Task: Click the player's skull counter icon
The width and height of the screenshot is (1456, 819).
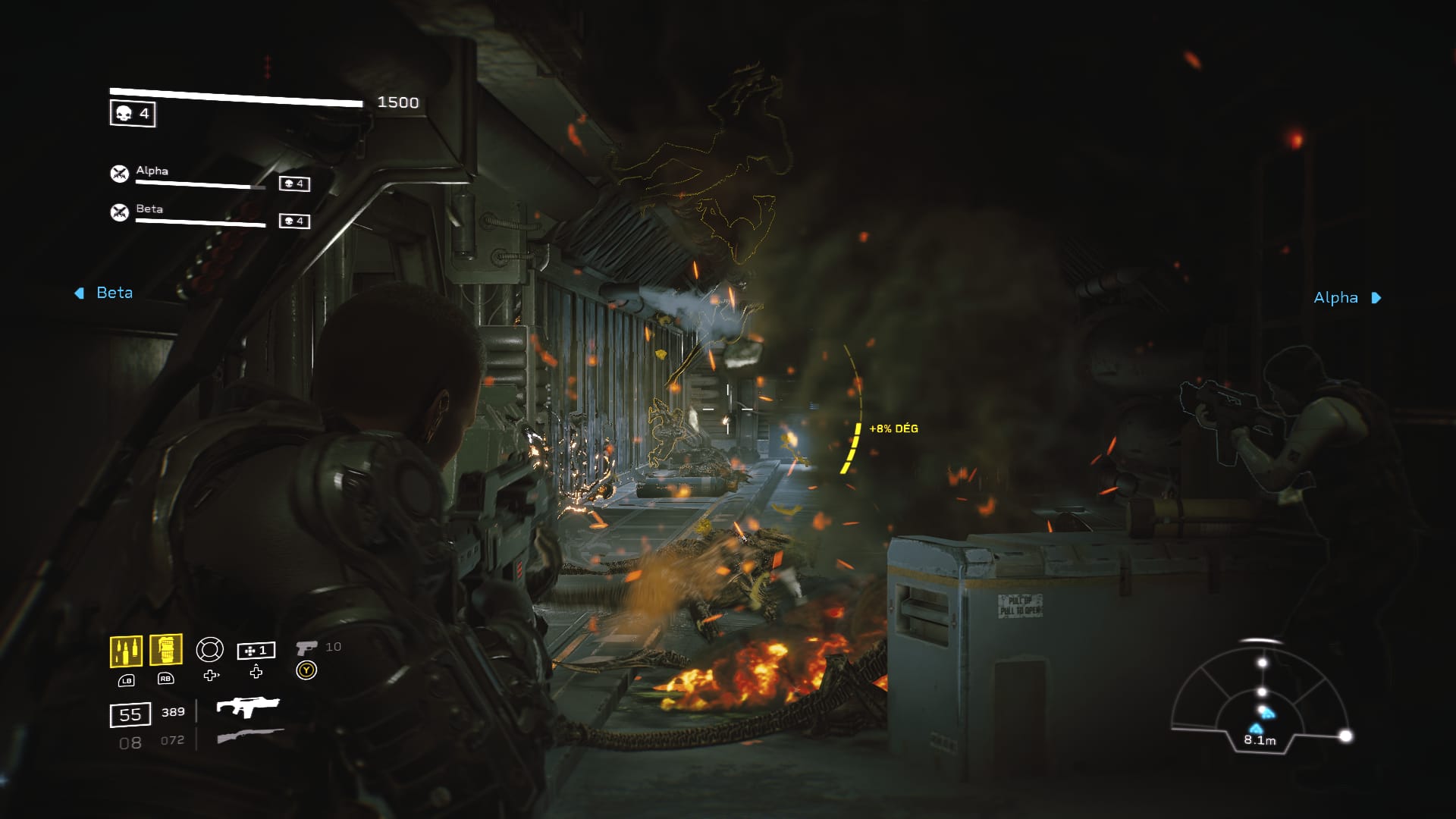Action: [x=133, y=114]
